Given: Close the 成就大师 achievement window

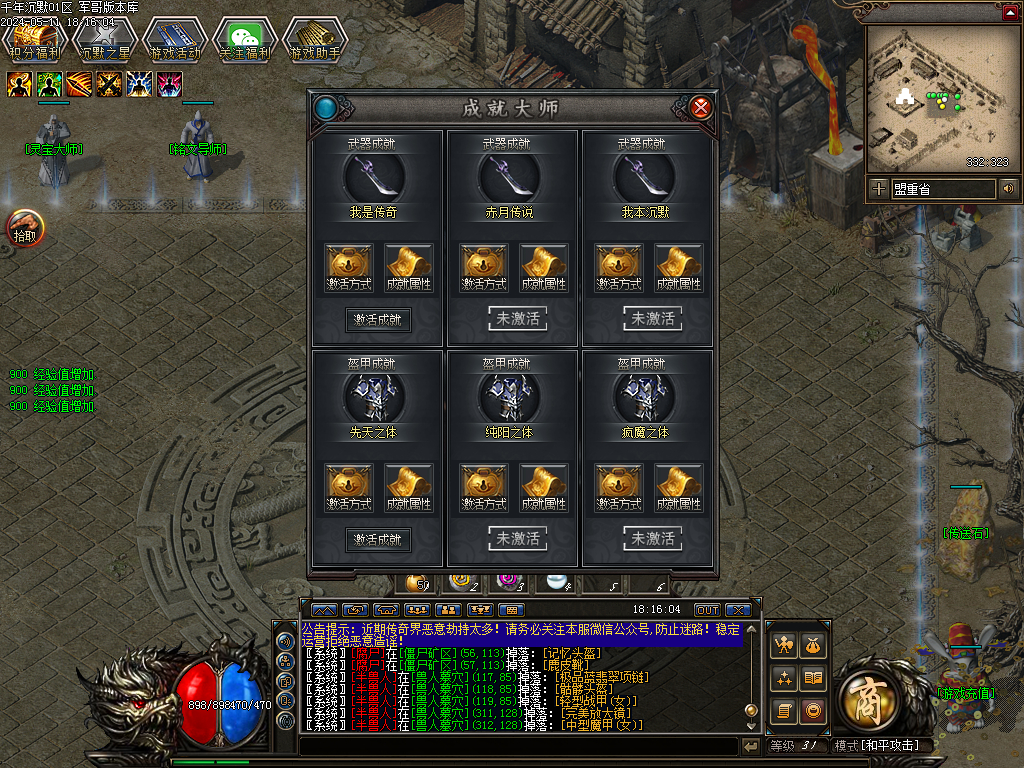Looking at the screenshot, I should 701,108.
